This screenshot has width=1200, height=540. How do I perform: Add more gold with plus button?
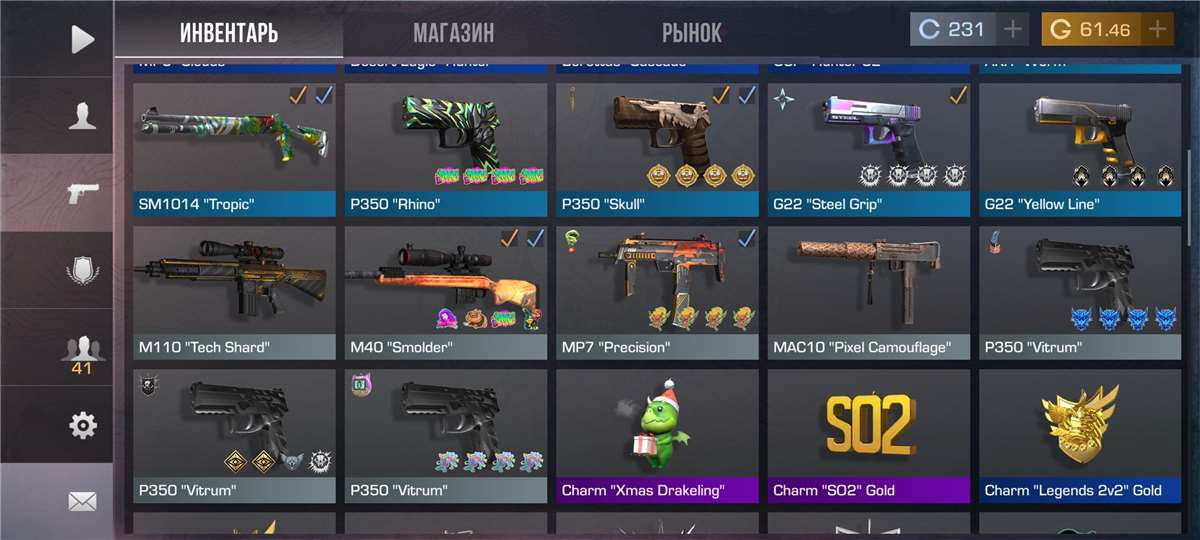tap(1157, 30)
